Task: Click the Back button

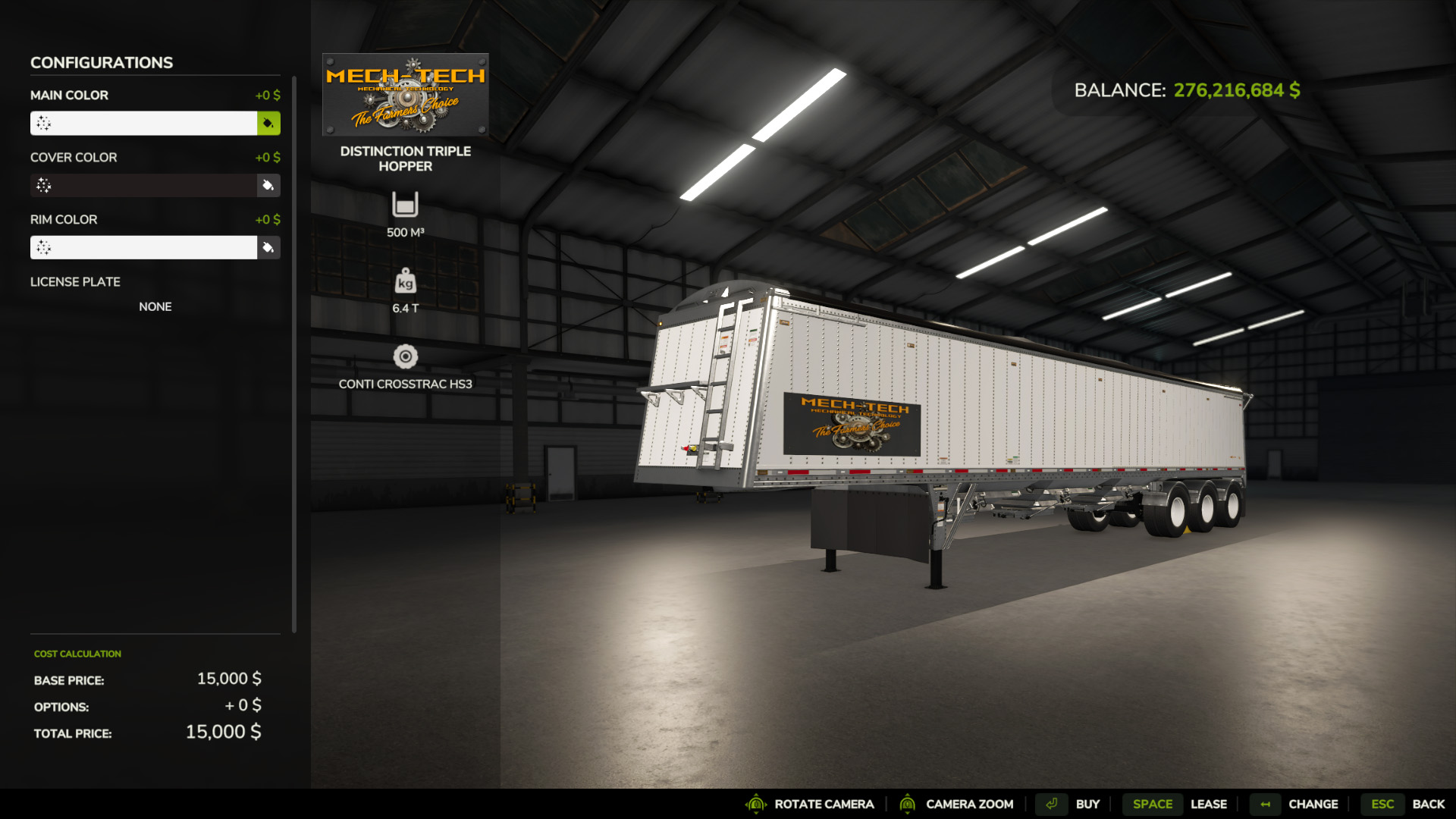Action: point(1430,804)
